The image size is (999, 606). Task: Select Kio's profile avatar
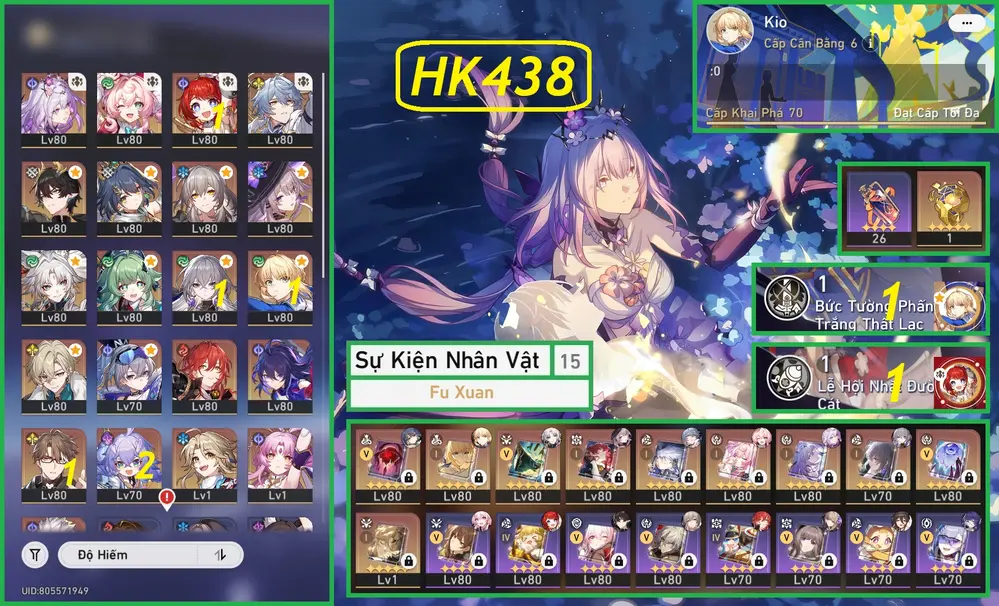tap(731, 33)
